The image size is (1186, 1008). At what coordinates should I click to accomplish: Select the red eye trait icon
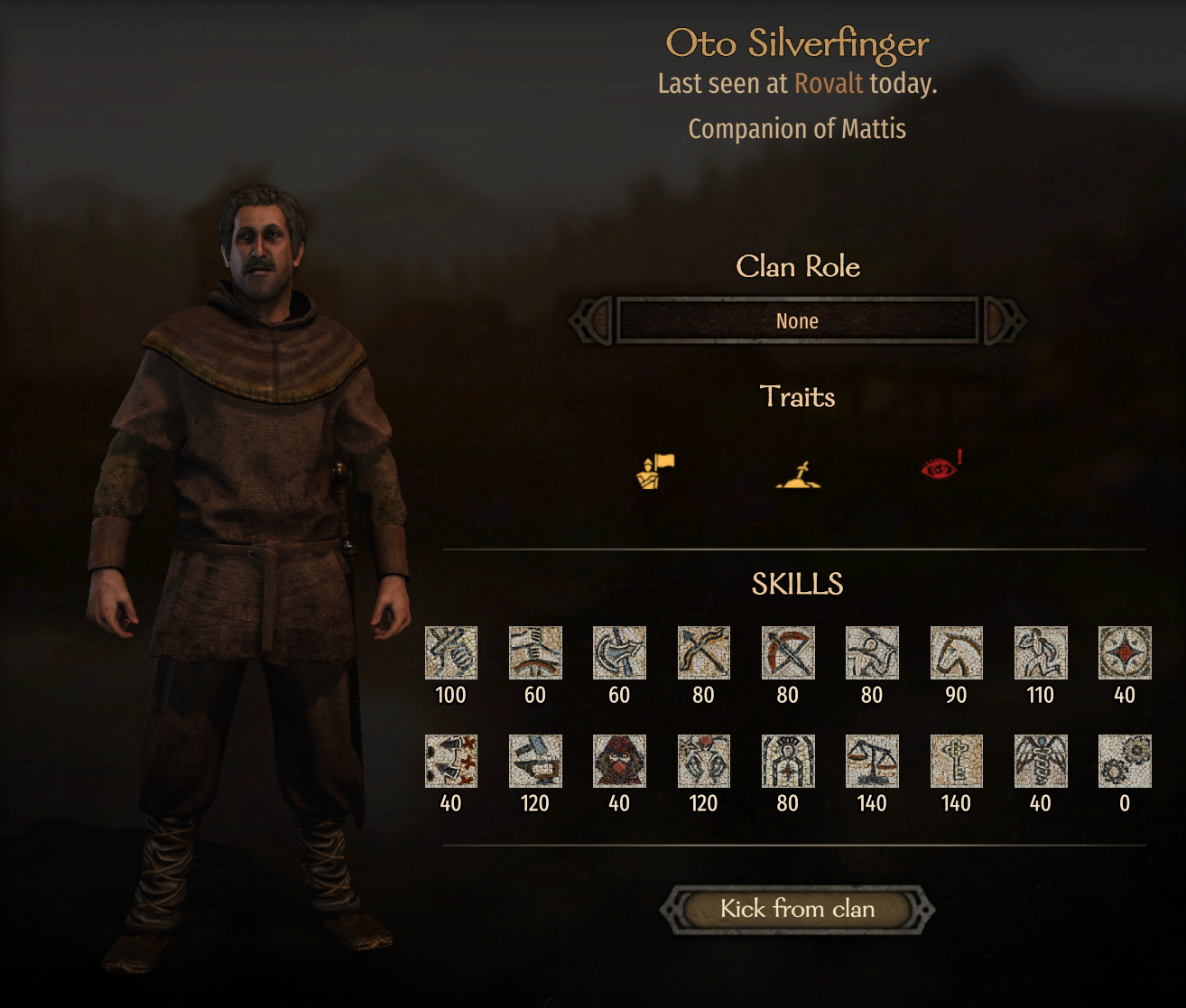(x=940, y=468)
